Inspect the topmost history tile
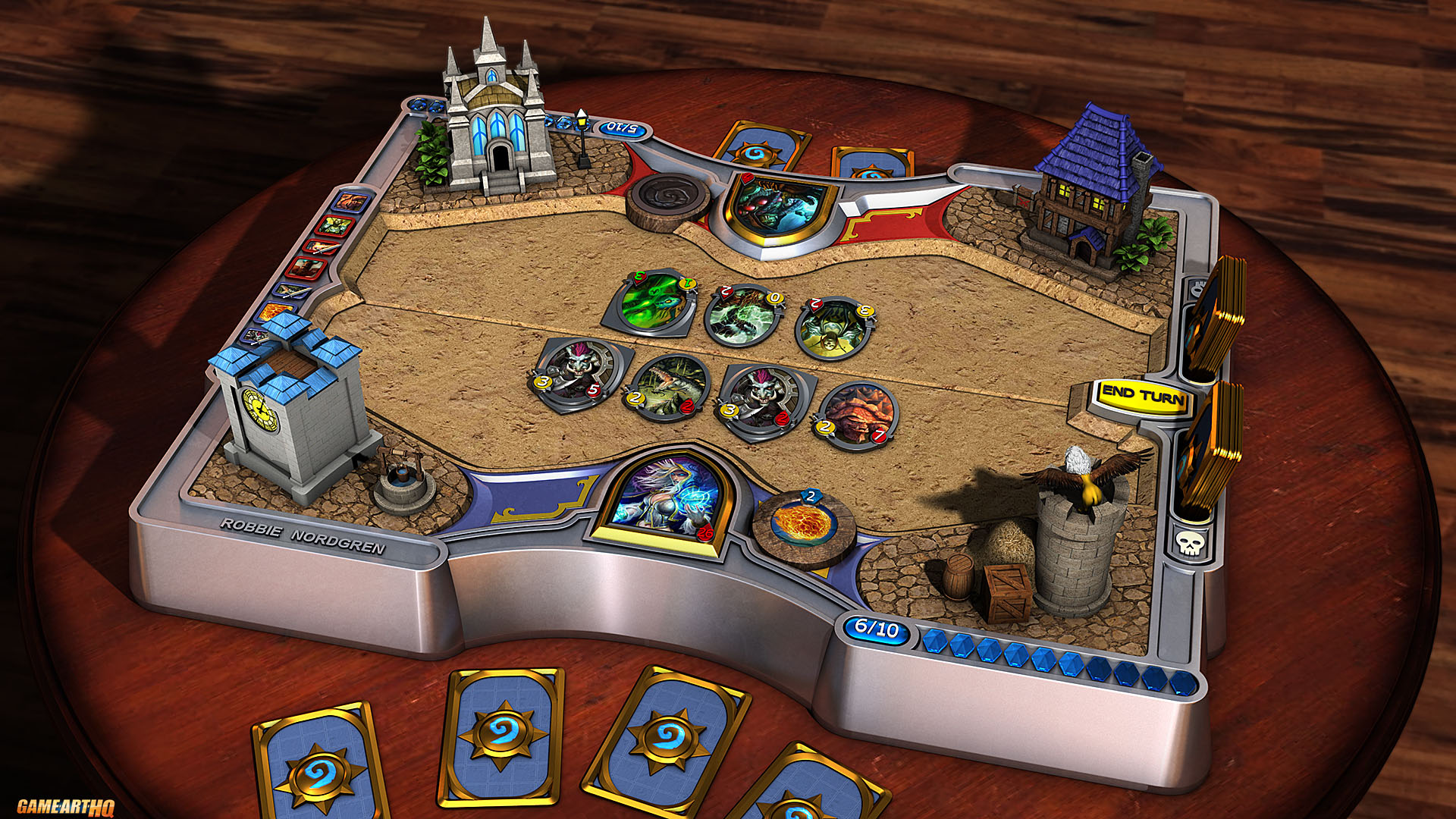 tap(350, 202)
